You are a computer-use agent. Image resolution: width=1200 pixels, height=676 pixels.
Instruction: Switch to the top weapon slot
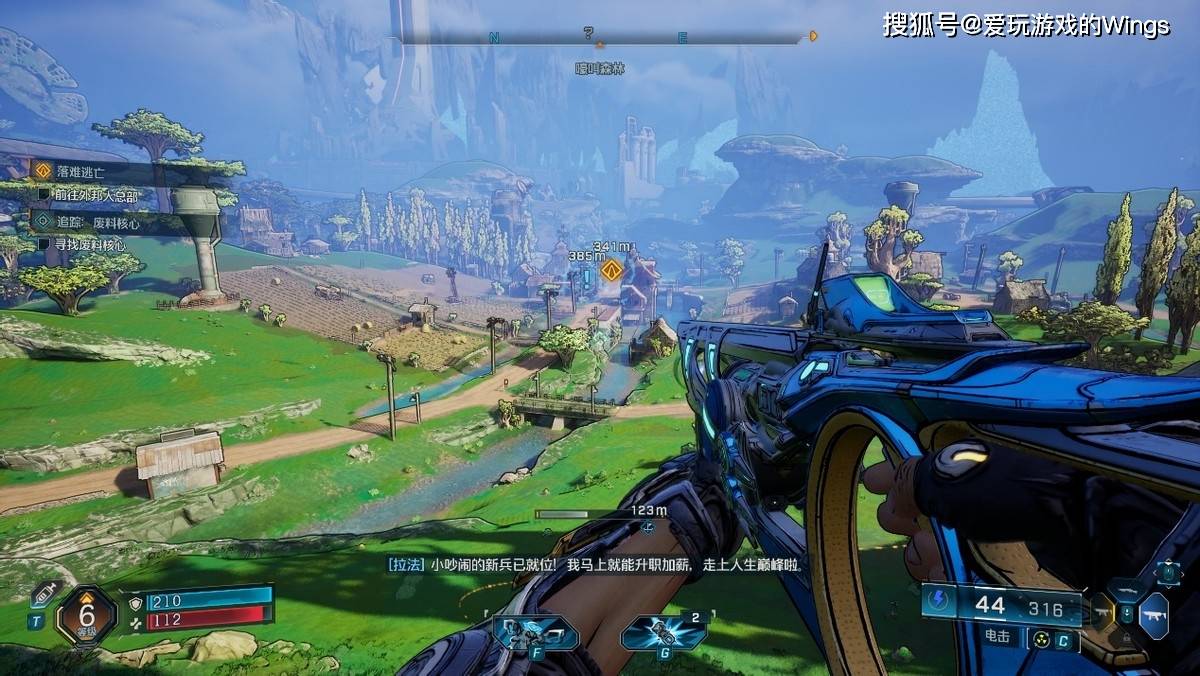click(1127, 589)
